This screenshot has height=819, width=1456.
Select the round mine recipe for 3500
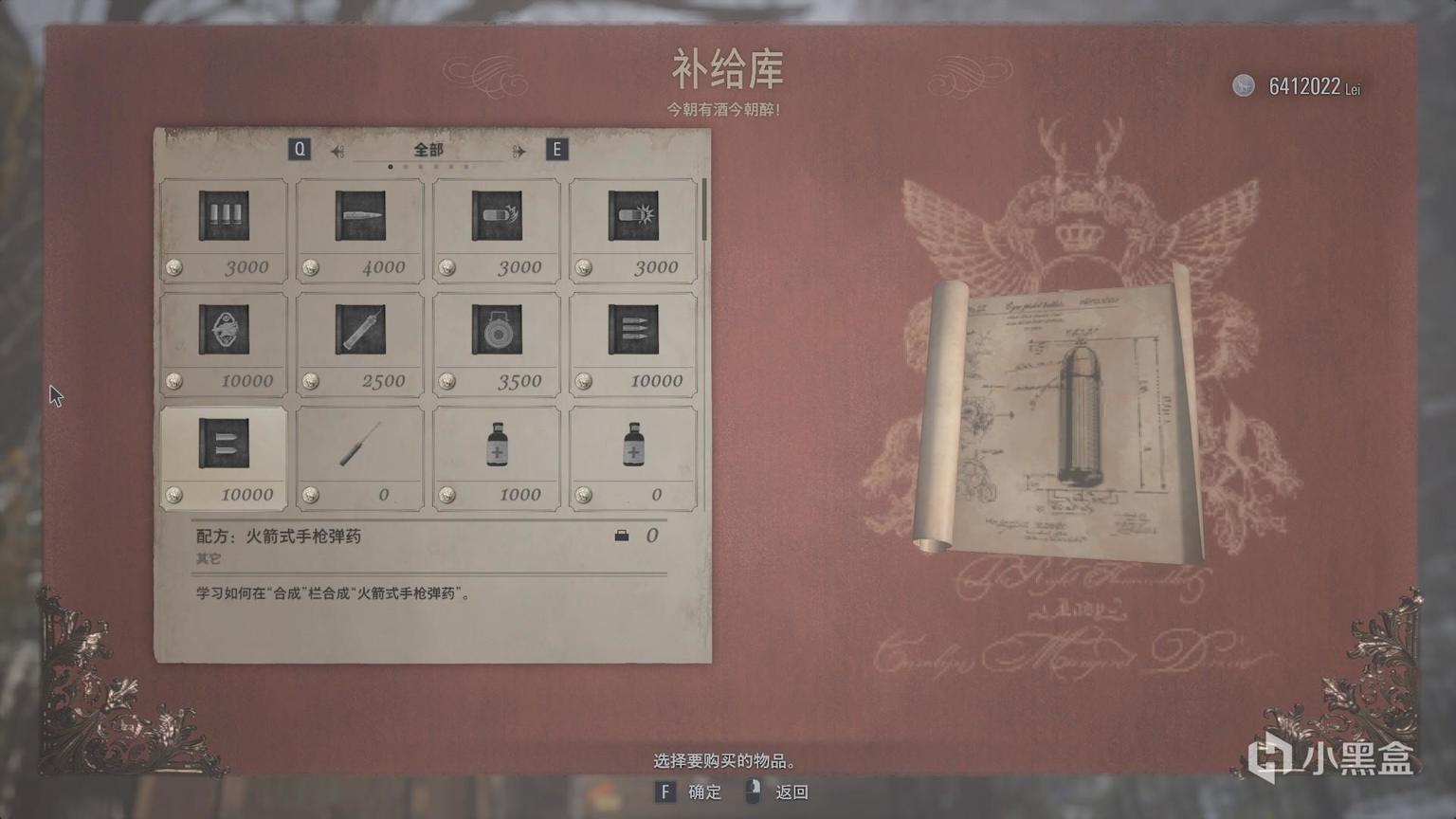click(497, 343)
